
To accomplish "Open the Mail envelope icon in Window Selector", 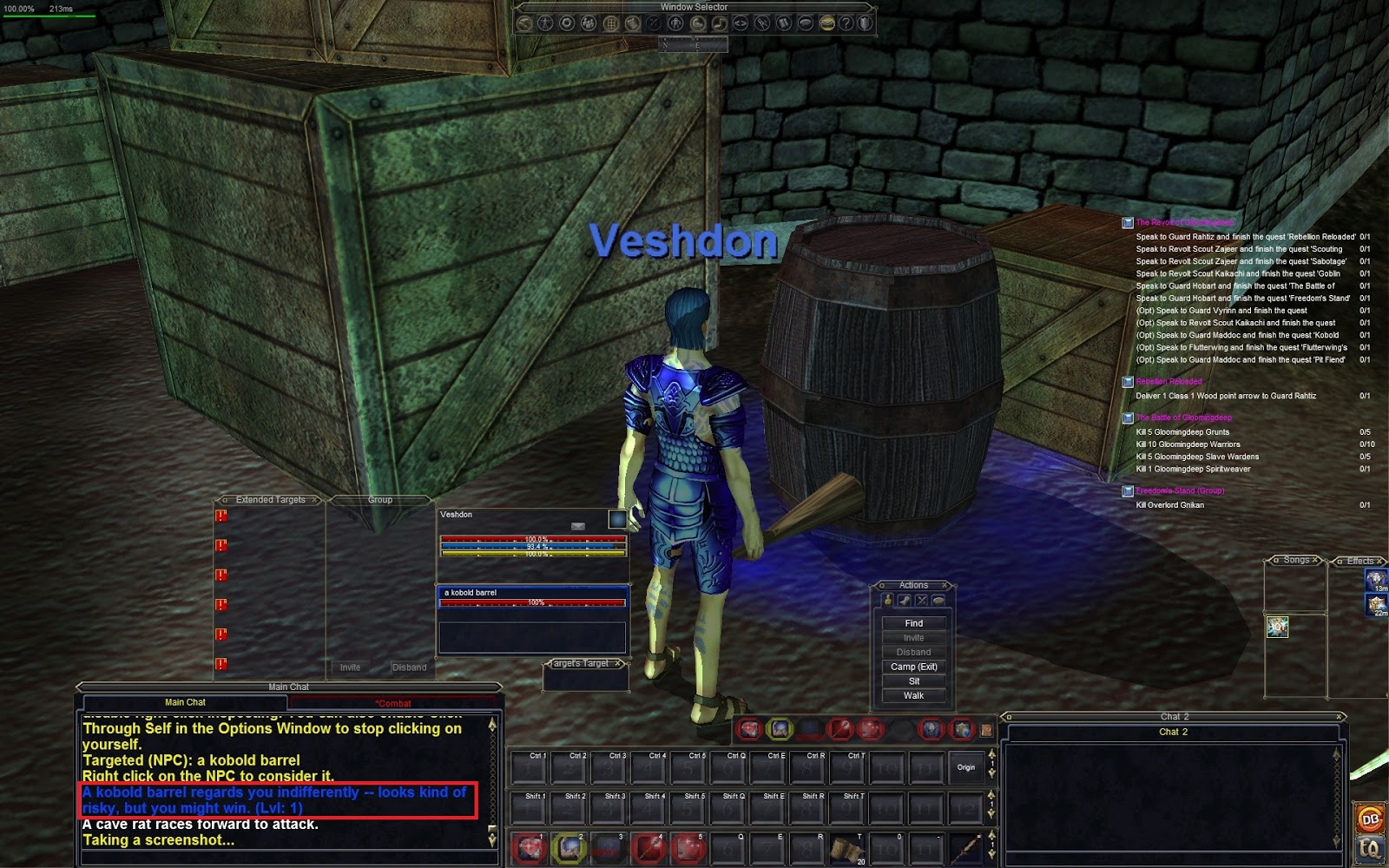I will pos(828,23).
